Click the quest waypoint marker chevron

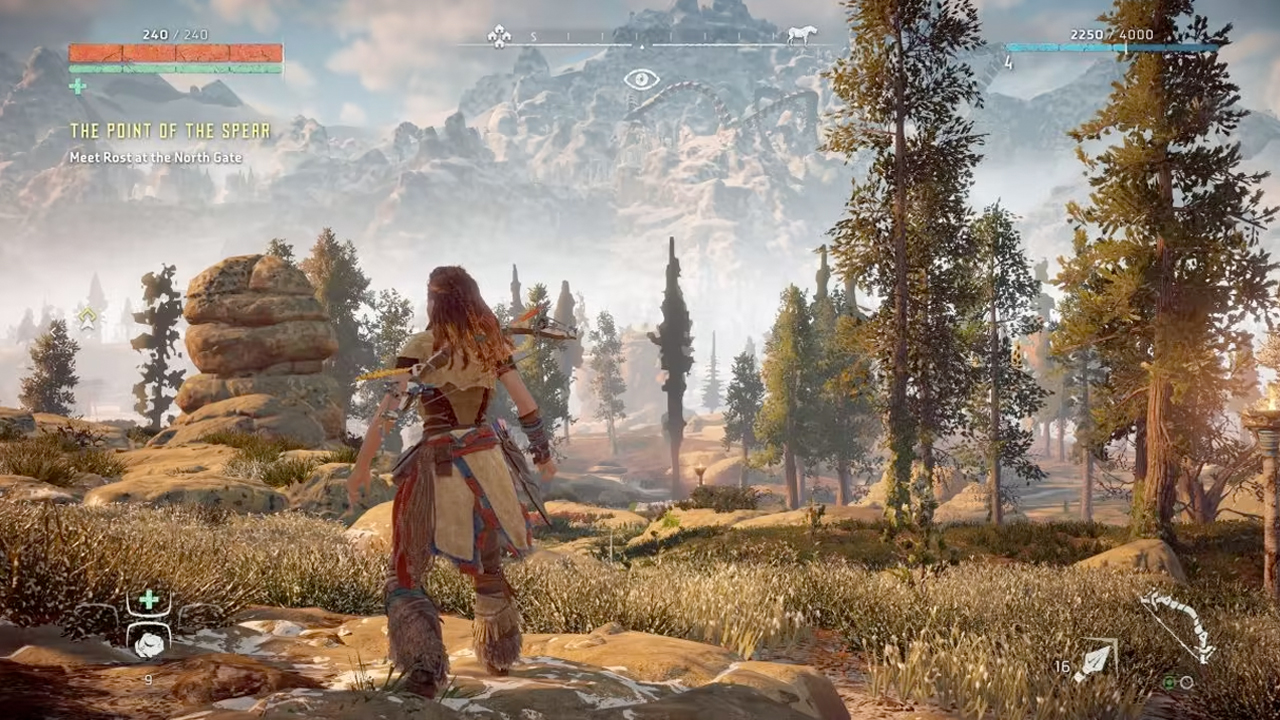click(88, 319)
